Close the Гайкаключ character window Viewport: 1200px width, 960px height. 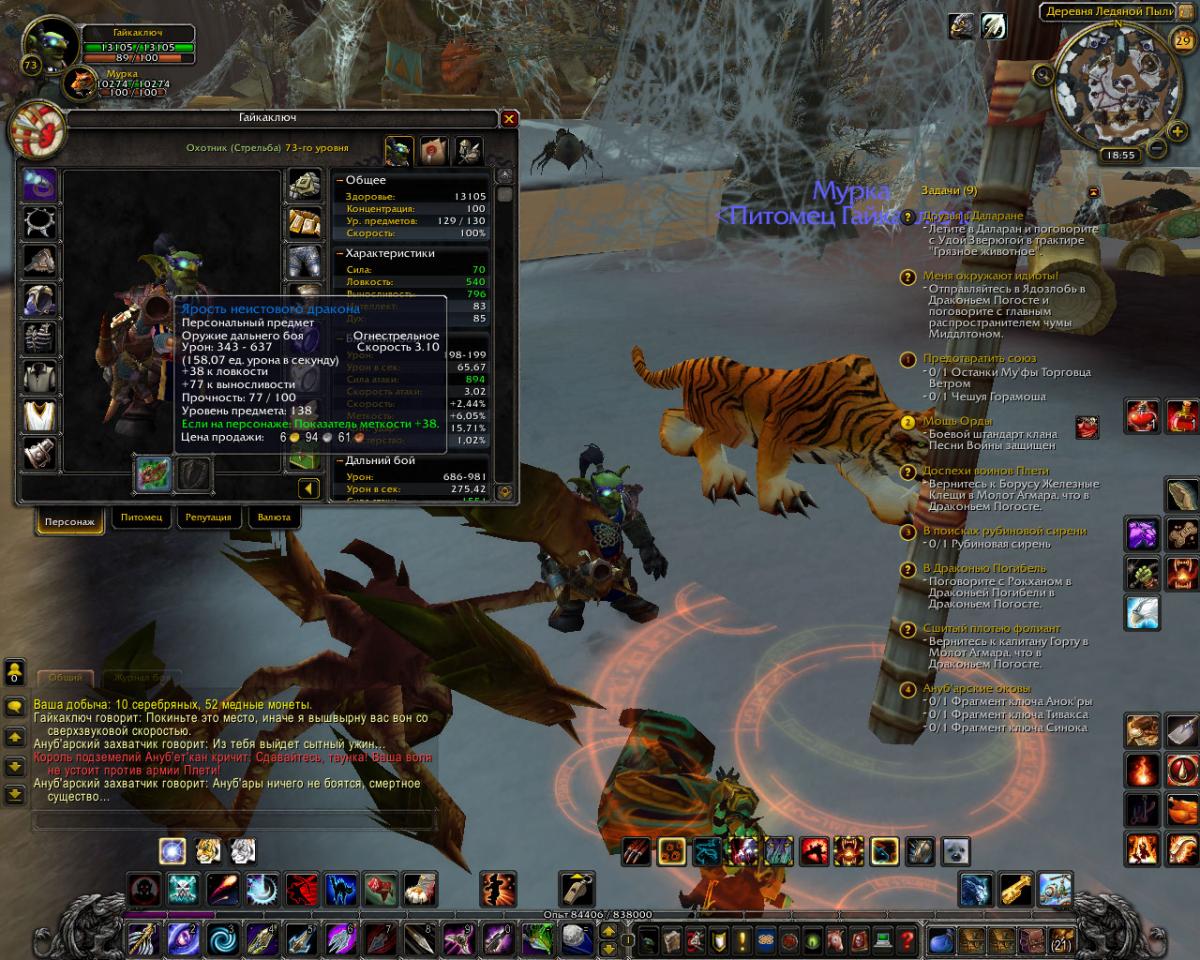point(509,119)
